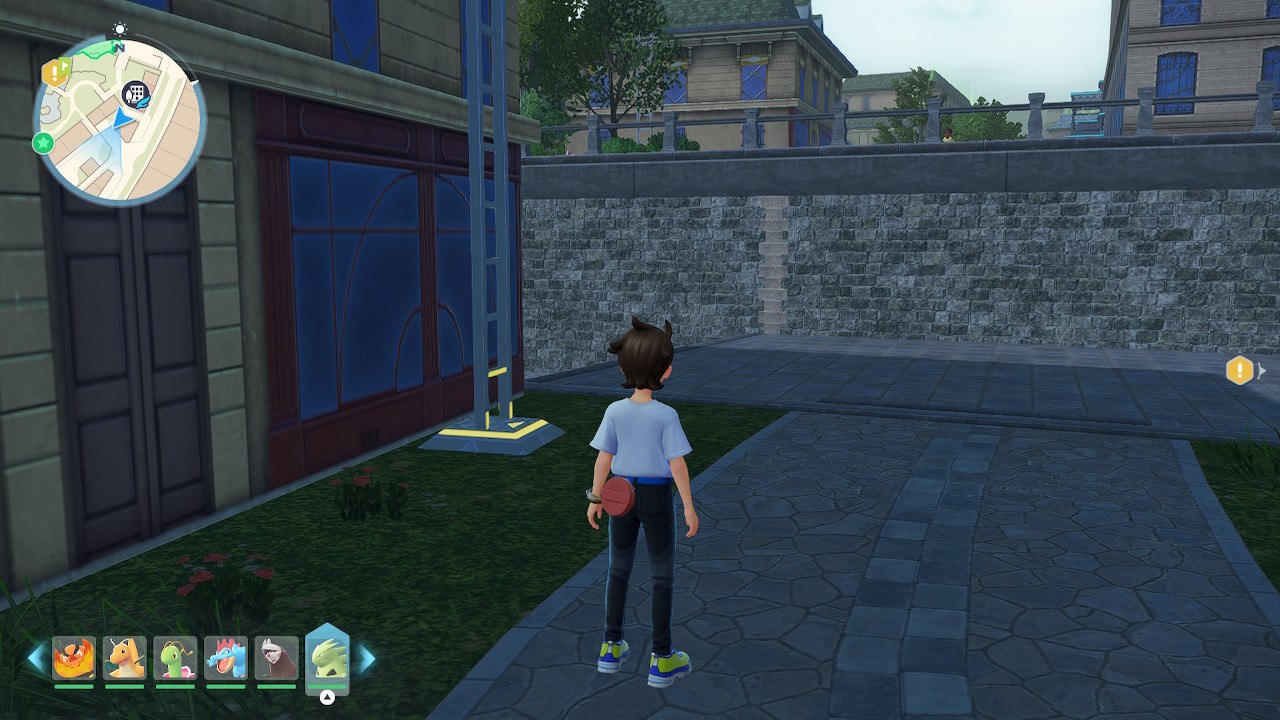Screen dimensions: 1280x720
Task: Choose Pyroar in the party bar
Action: point(74,658)
